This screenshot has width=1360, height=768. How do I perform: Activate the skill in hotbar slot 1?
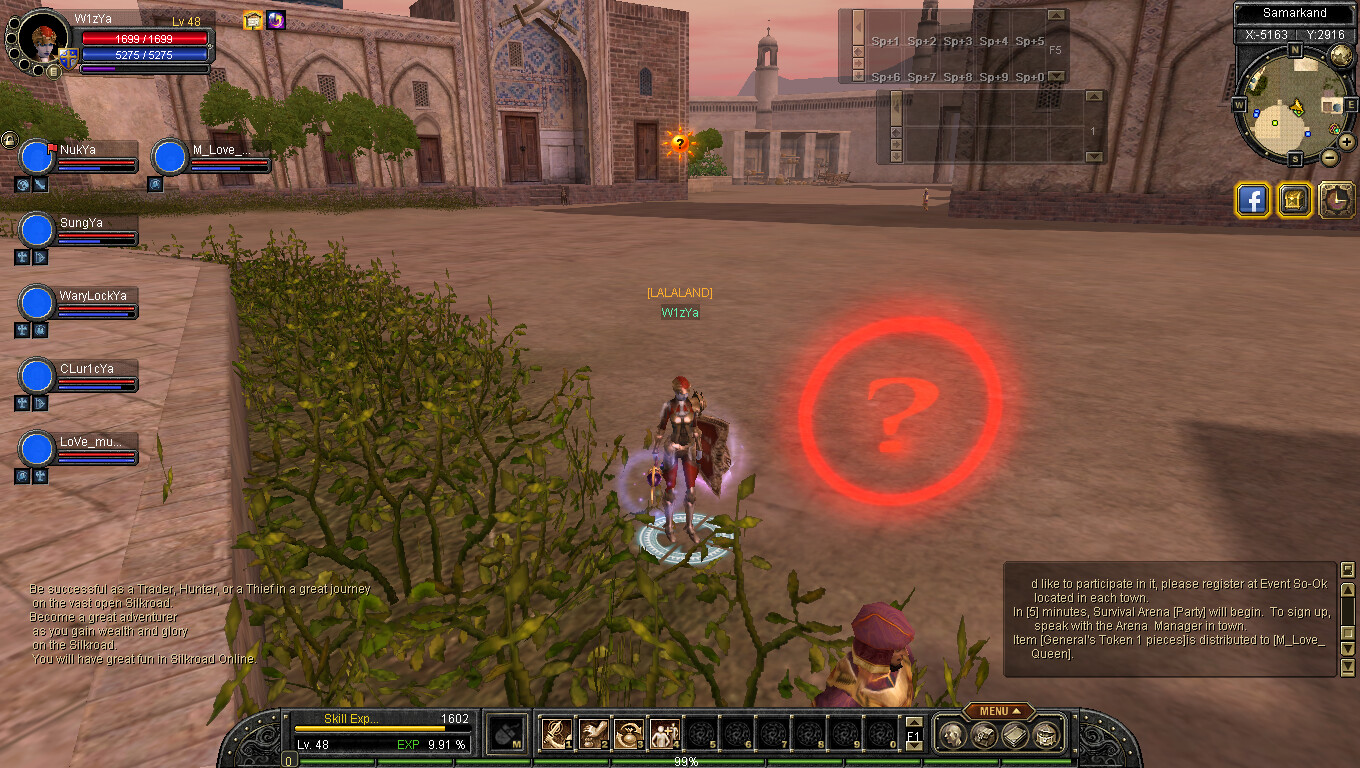pos(556,734)
